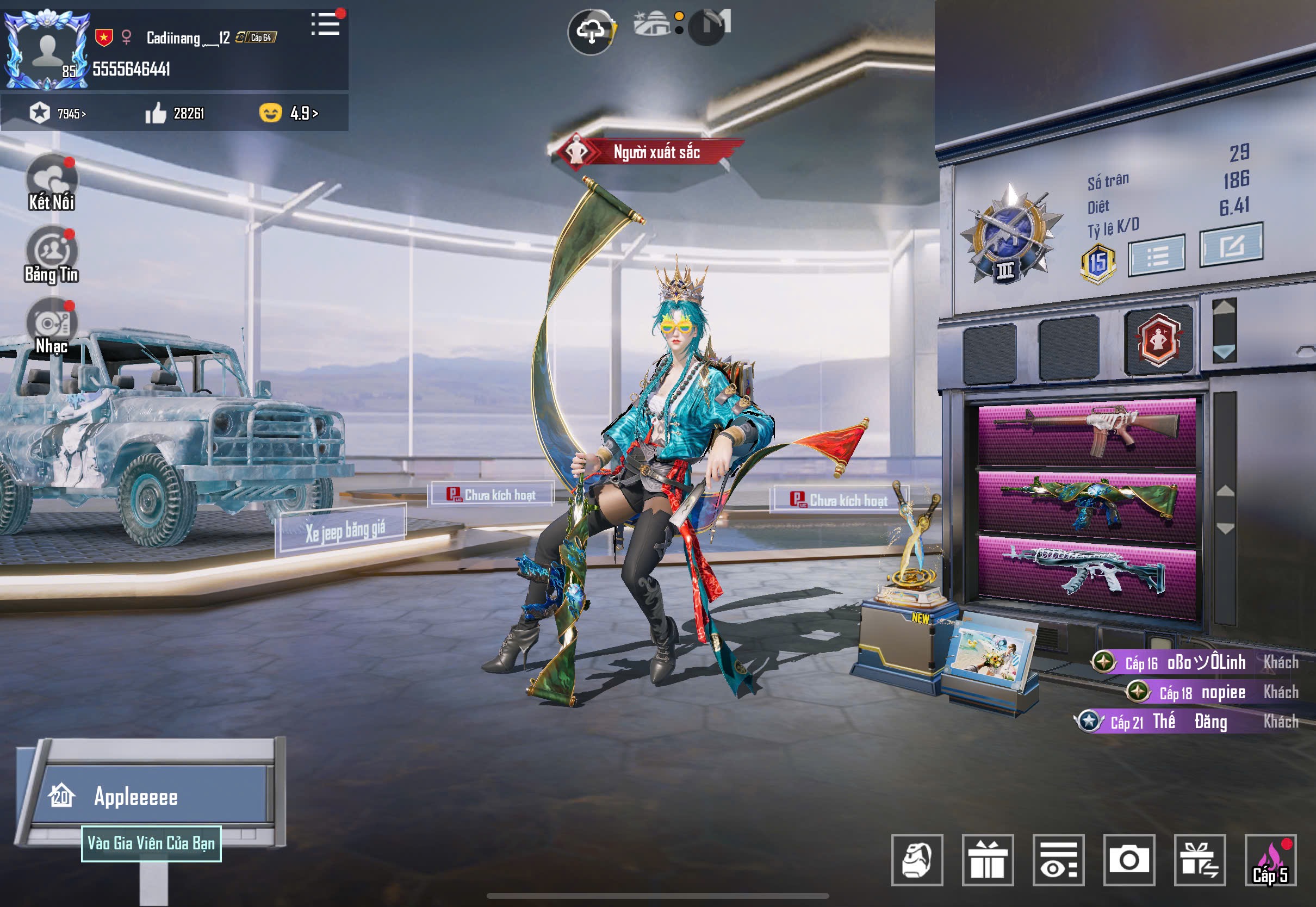Open the camera screenshot button
The height and width of the screenshot is (907, 1316).
point(1128,860)
